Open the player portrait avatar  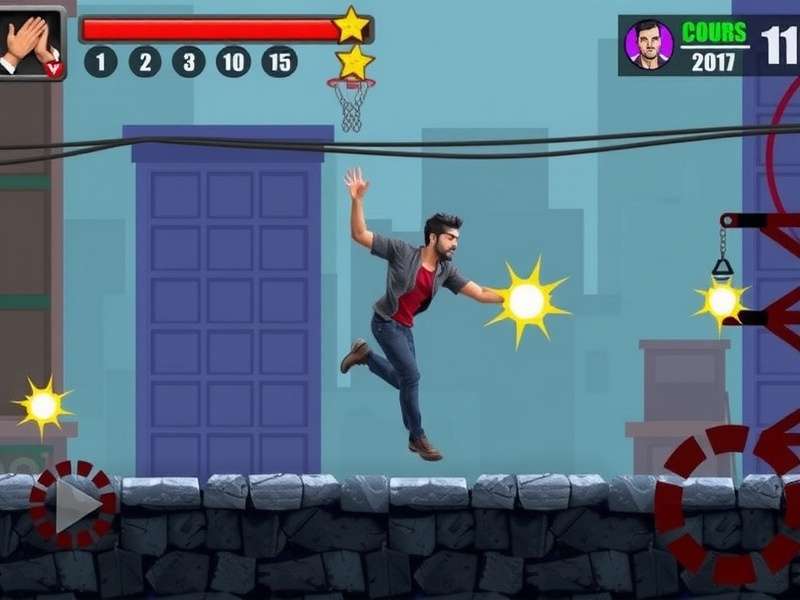tap(648, 45)
